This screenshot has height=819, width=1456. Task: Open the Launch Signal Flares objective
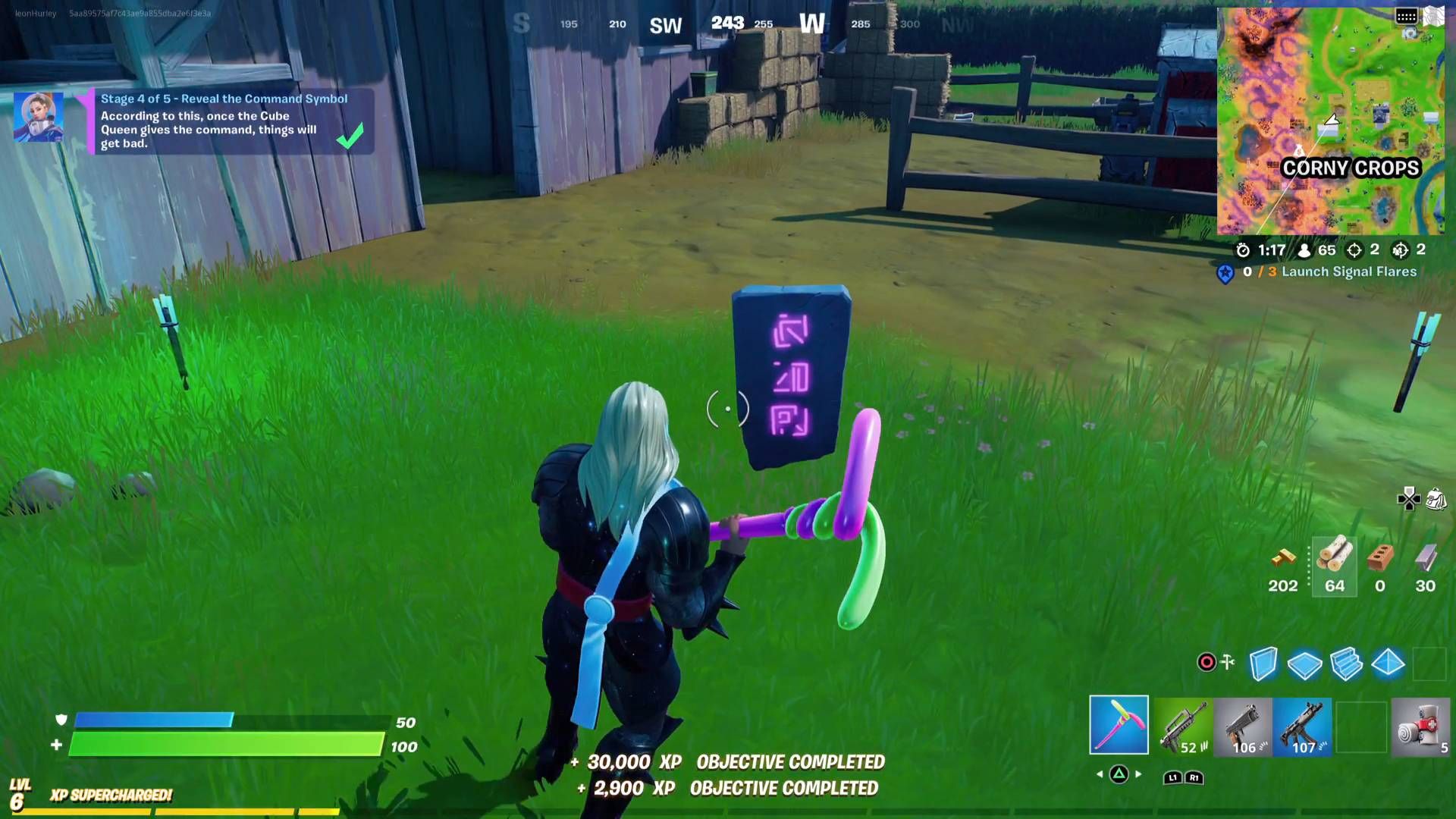(x=1348, y=271)
